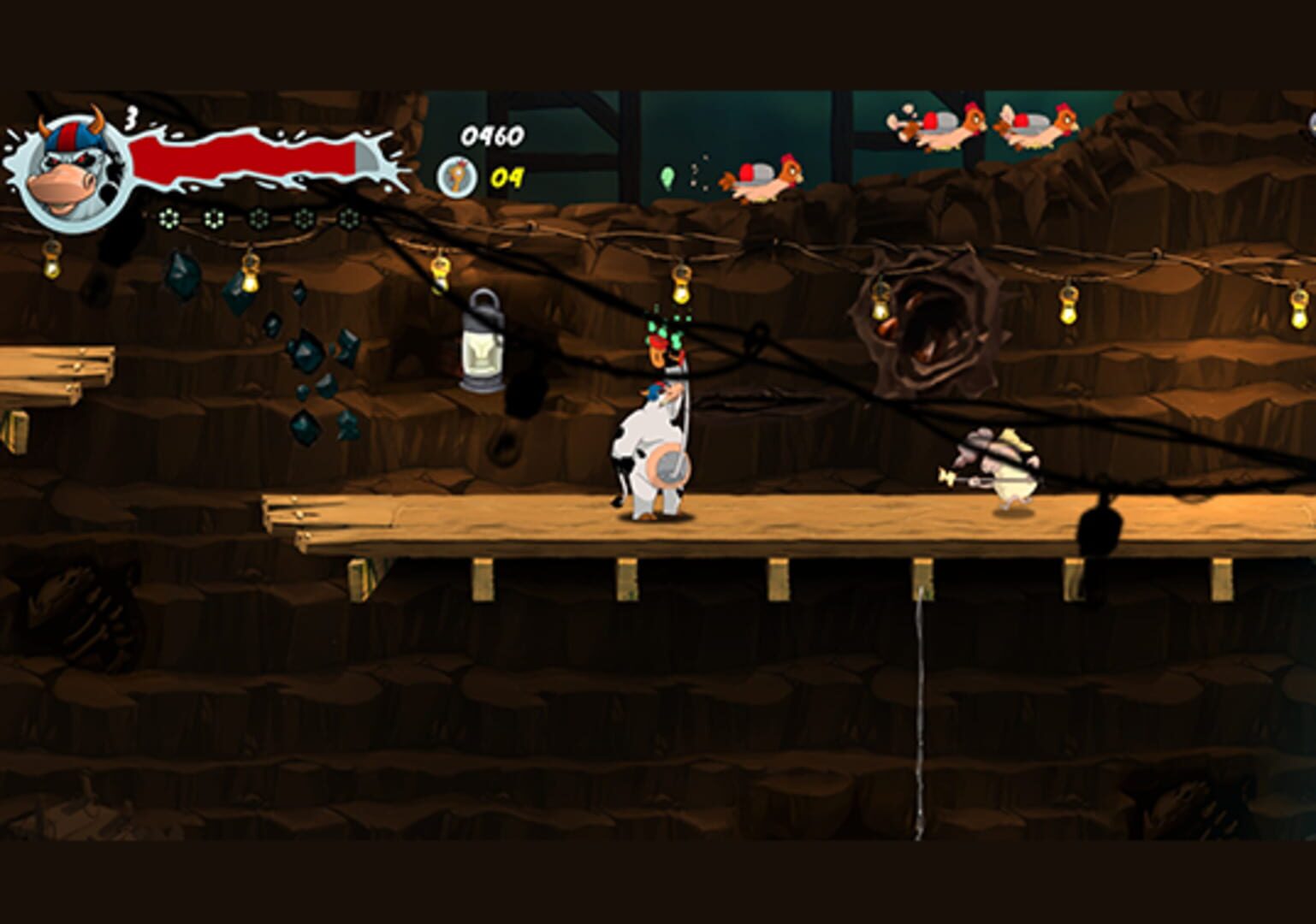Expand the score display reading 0460
The width and height of the screenshot is (1316, 924).
(x=492, y=135)
